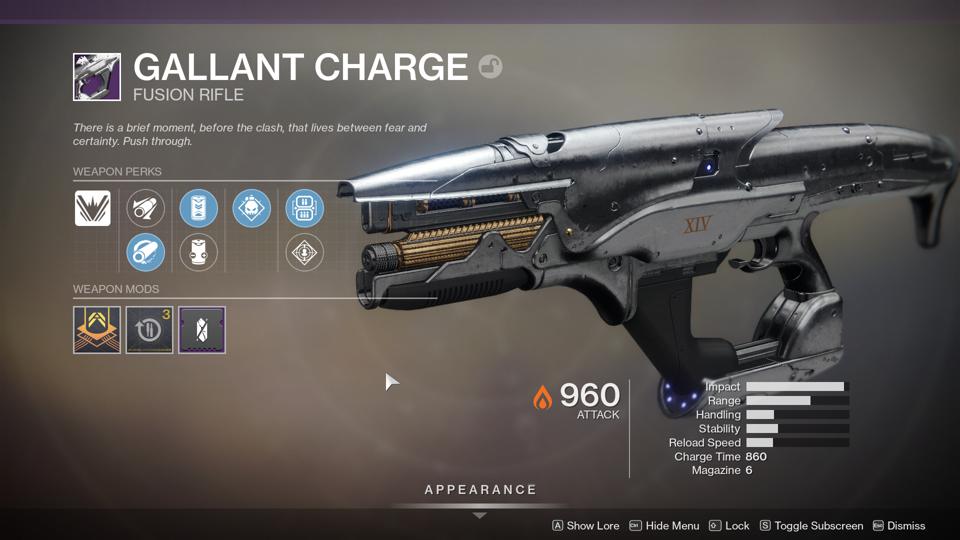The height and width of the screenshot is (540, 960).
Task: Choose the unselected battery perk
Action: [198, 252]
